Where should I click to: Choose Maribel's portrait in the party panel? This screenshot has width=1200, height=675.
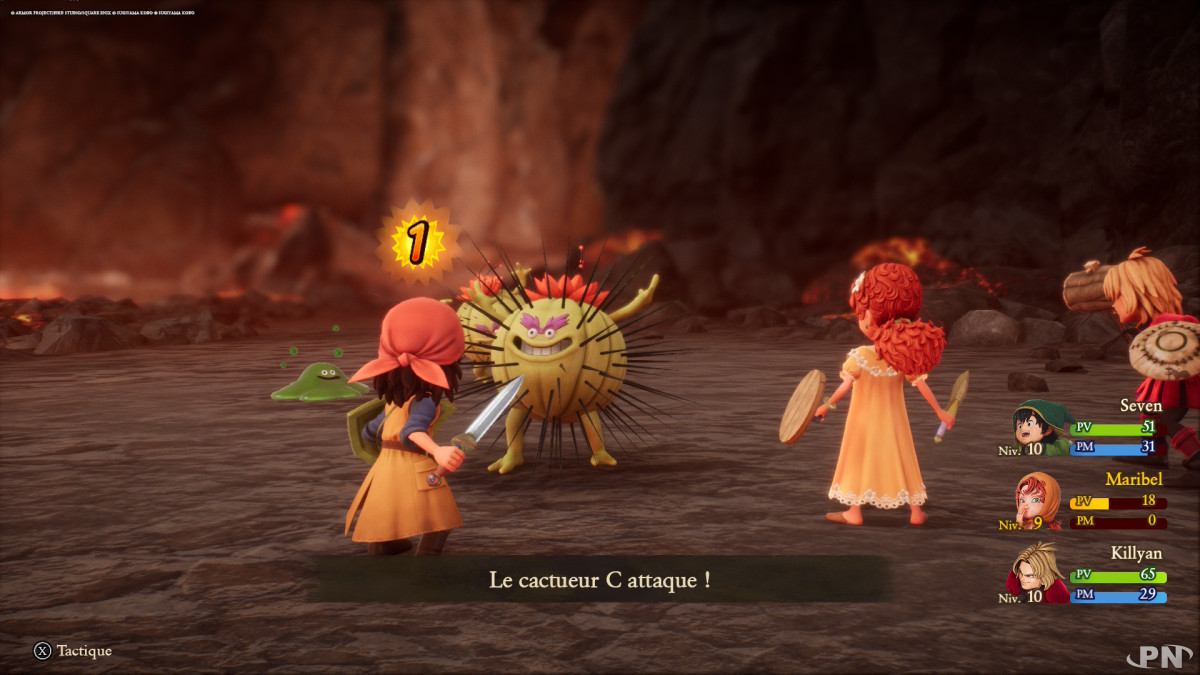pos(1038,500)
